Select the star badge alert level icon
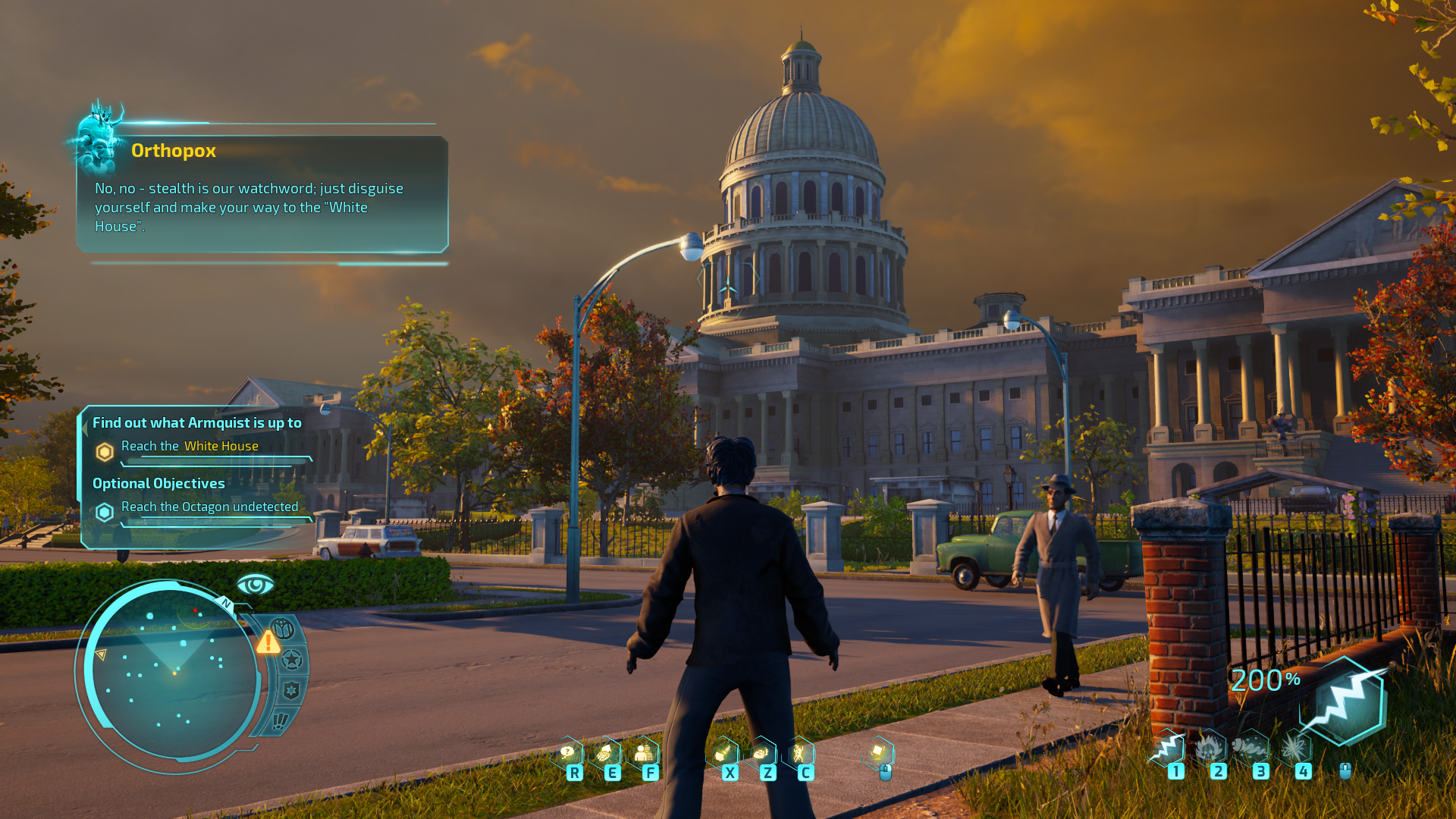 (292, 660)
